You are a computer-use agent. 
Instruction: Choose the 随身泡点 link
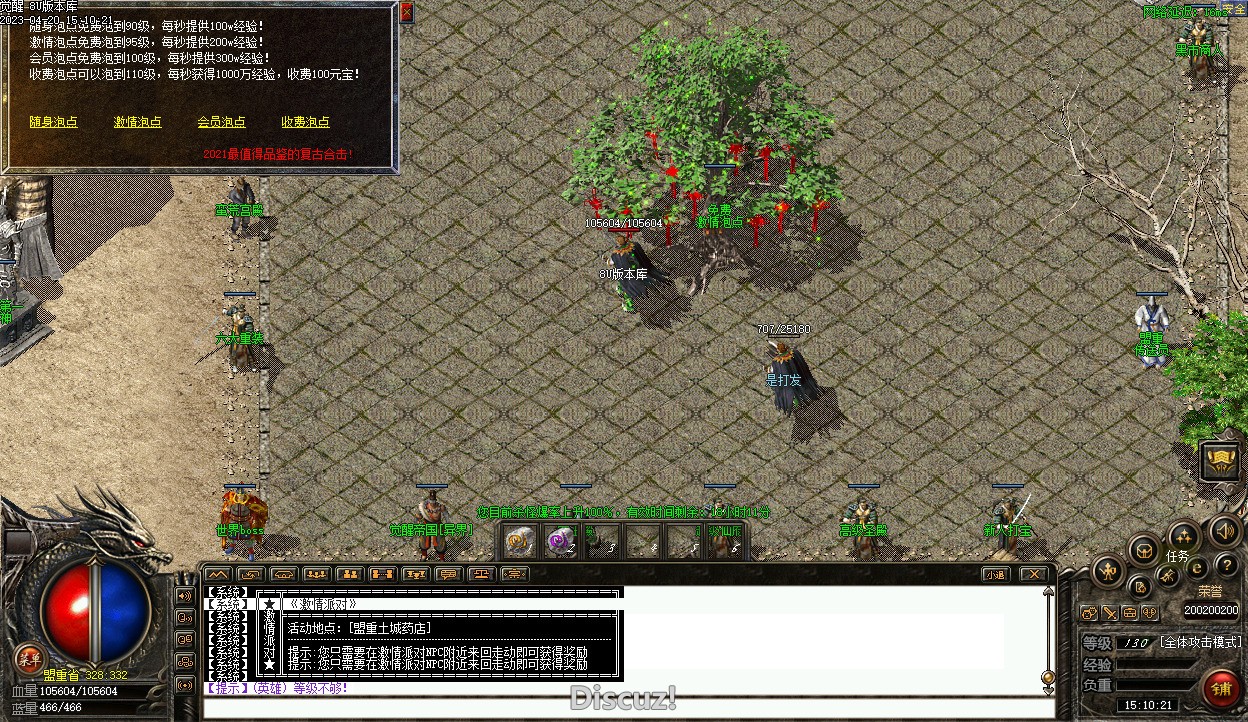tap(53, 122)
